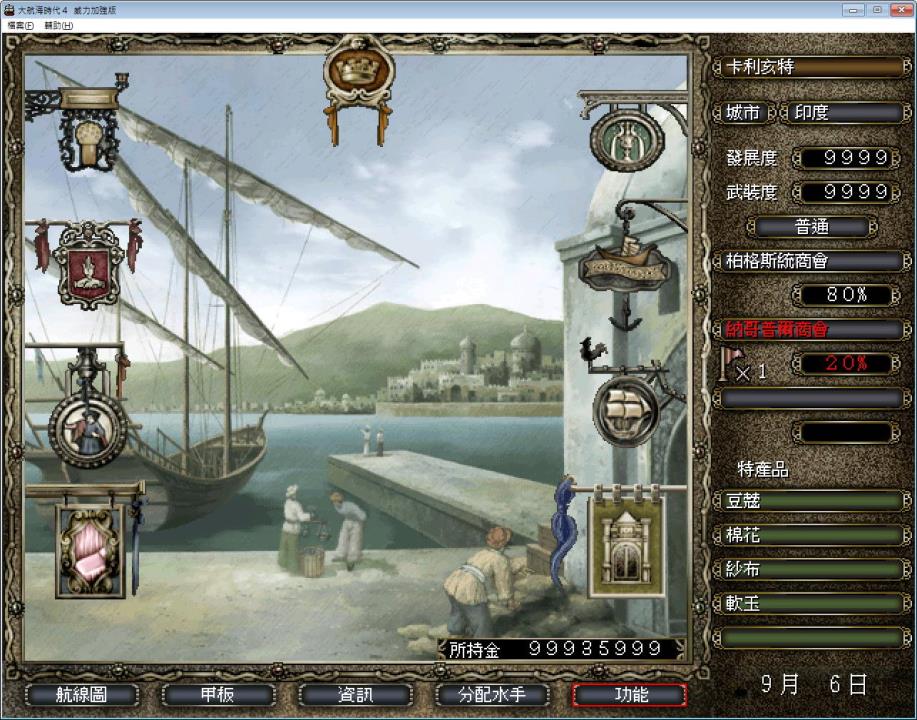Open the pink cloth signboard shop
The image size is (917, 720).
click(89, 548)
